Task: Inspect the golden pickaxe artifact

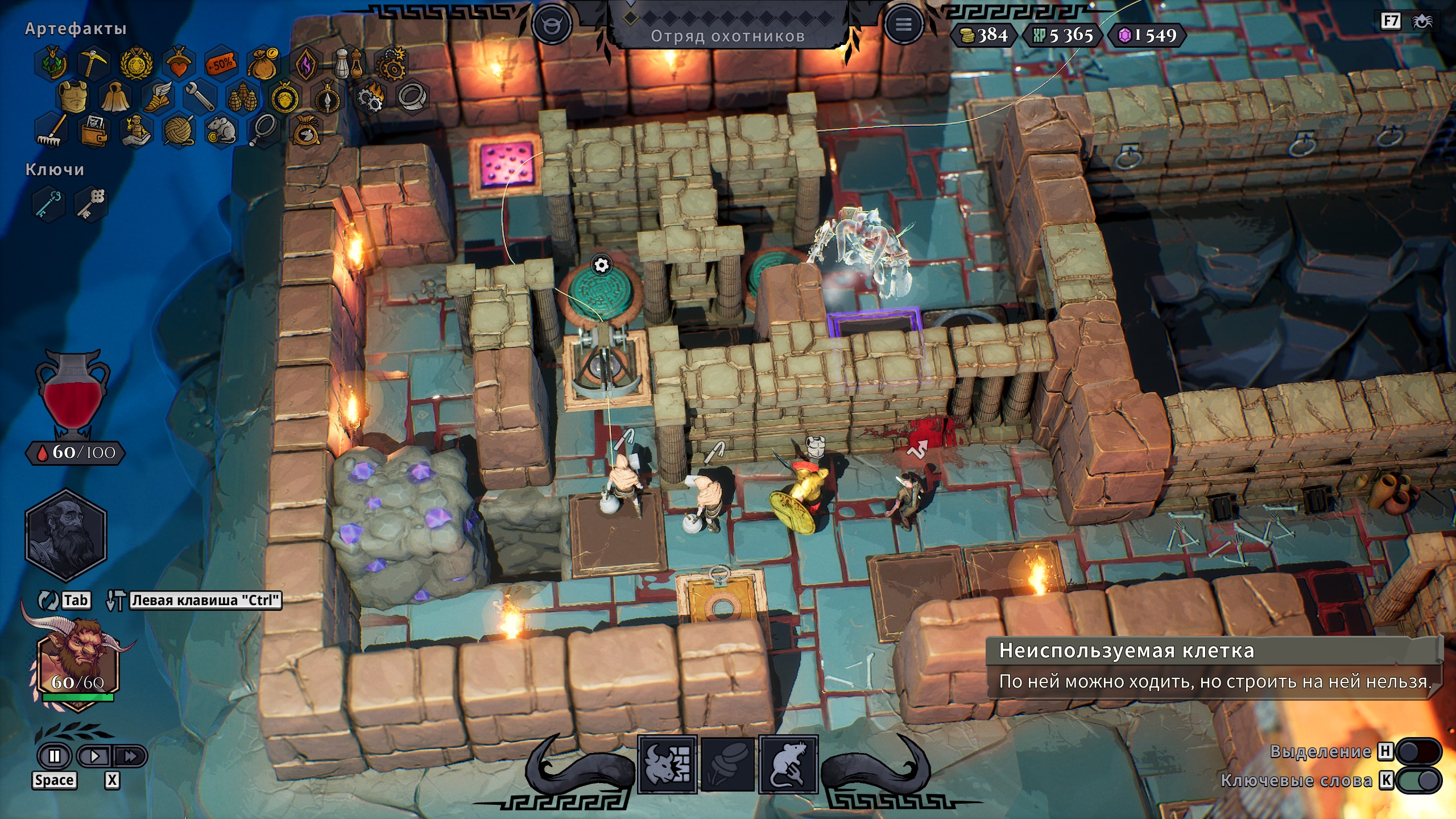Action: point(93,61)
